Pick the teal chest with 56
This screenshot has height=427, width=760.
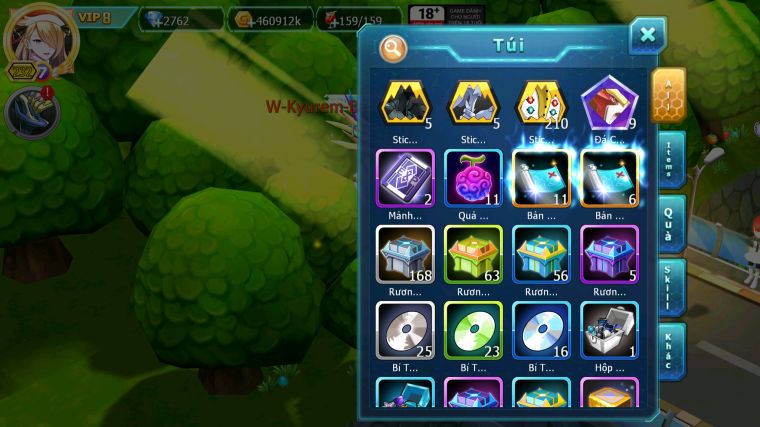(x=541, y=254)
